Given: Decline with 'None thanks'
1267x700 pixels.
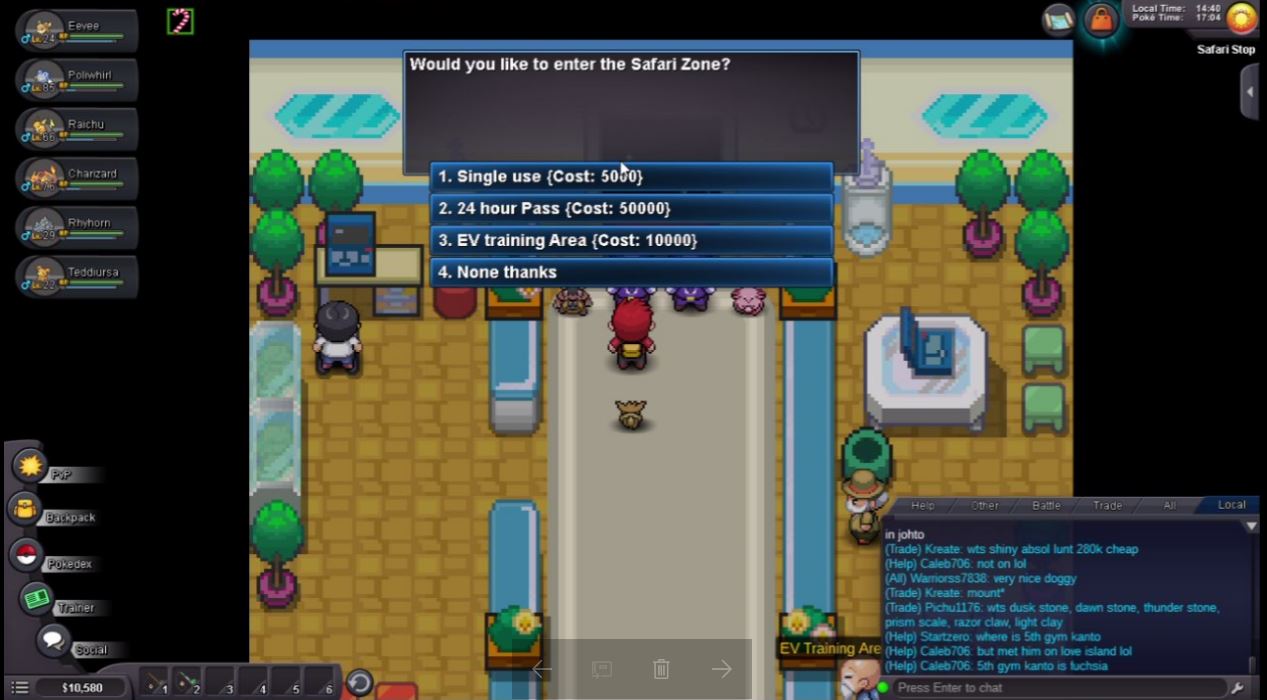Looking at the screenshot, I should [x=631, y=273].
